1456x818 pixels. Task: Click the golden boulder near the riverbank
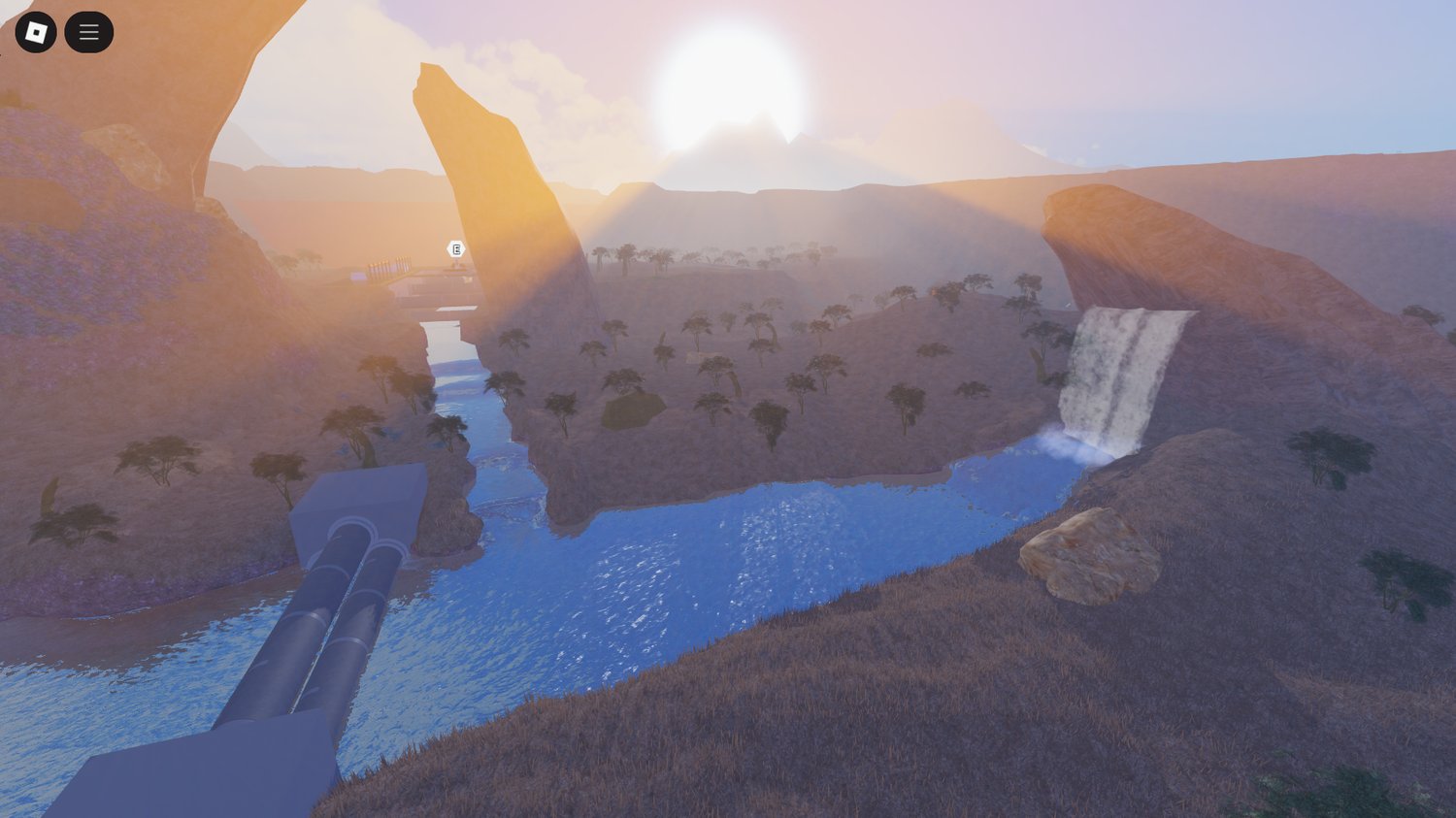pyautogui.click(x=1087, y=553)
